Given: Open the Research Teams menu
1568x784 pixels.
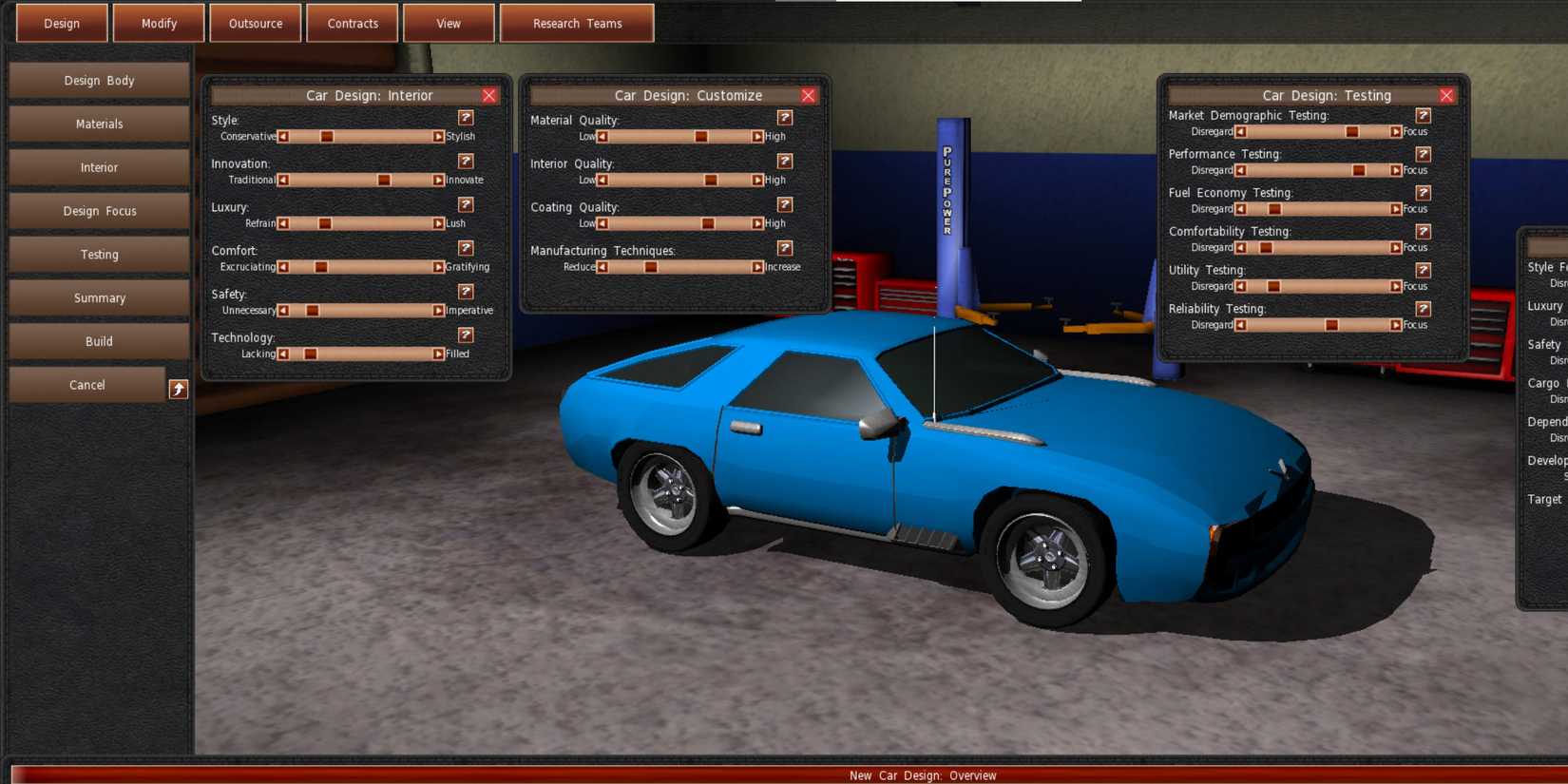Looking at the screenshot, I should (x=576, y=23).
